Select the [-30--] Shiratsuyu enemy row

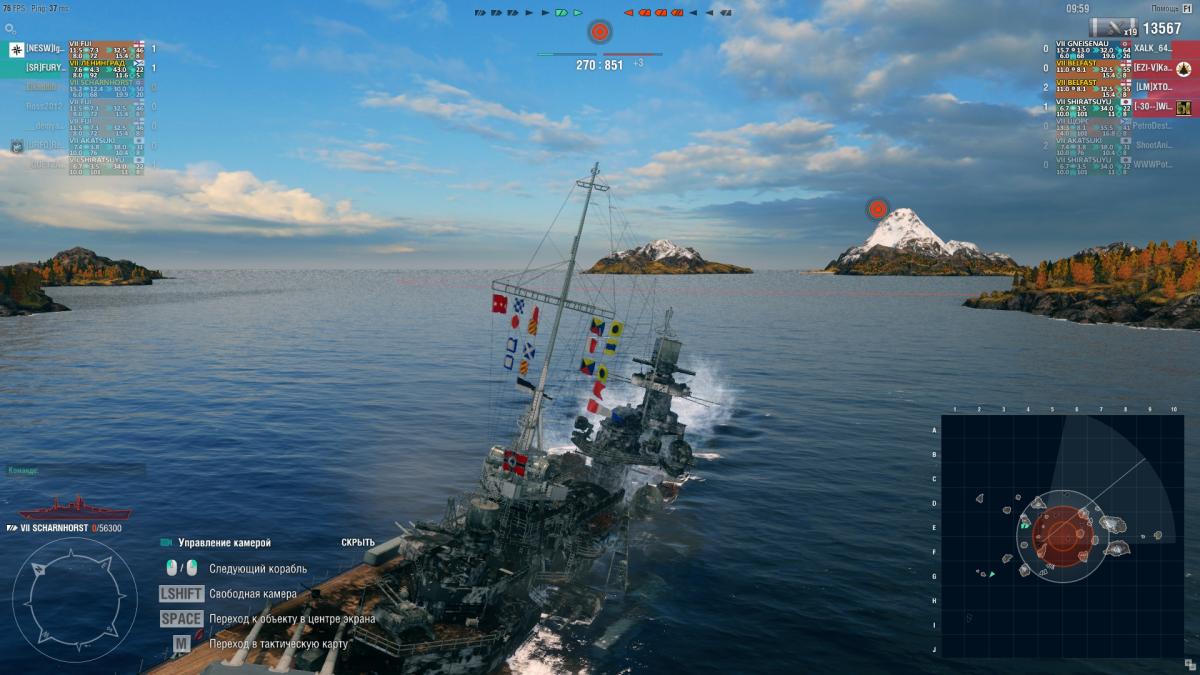click(1120, 106)
